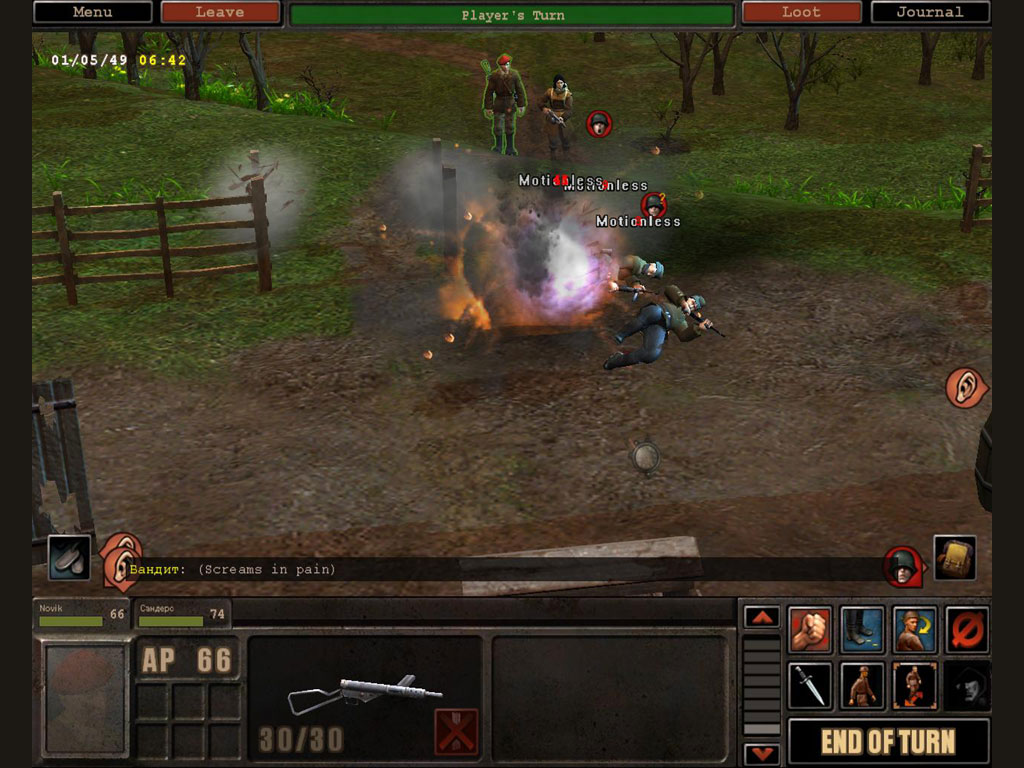The image size is (1024, 768).
Task: Open the Loot screen
Action: (x=801, y=13)
